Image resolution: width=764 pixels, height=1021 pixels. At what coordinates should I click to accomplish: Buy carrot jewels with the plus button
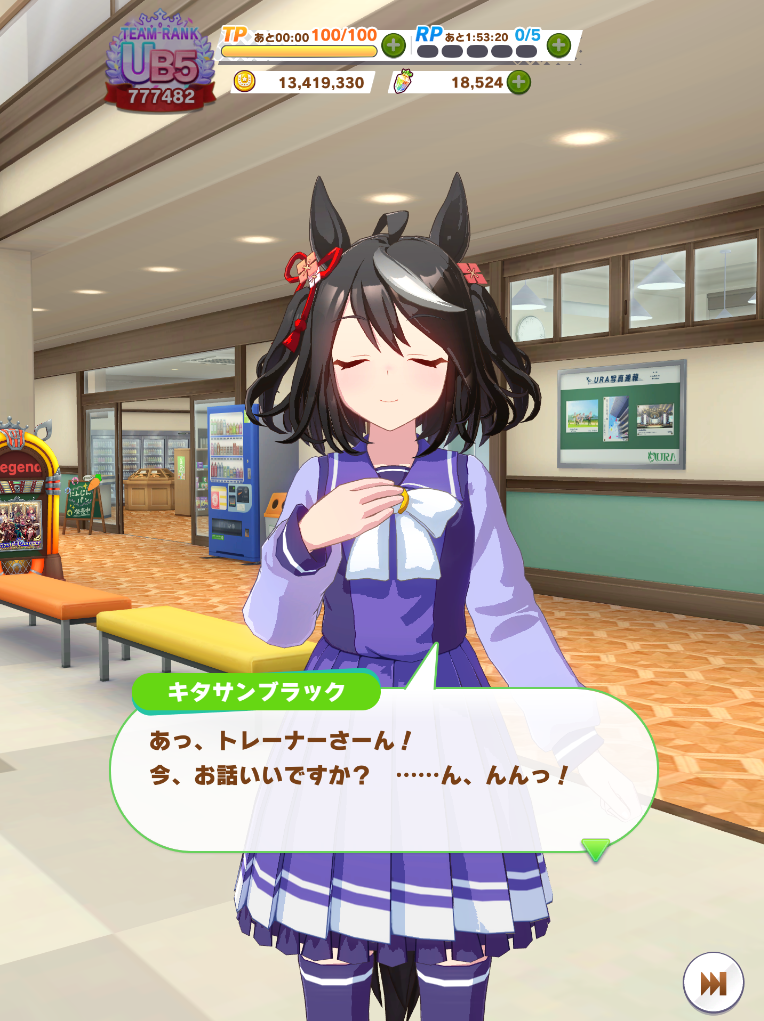coord(518,82)
